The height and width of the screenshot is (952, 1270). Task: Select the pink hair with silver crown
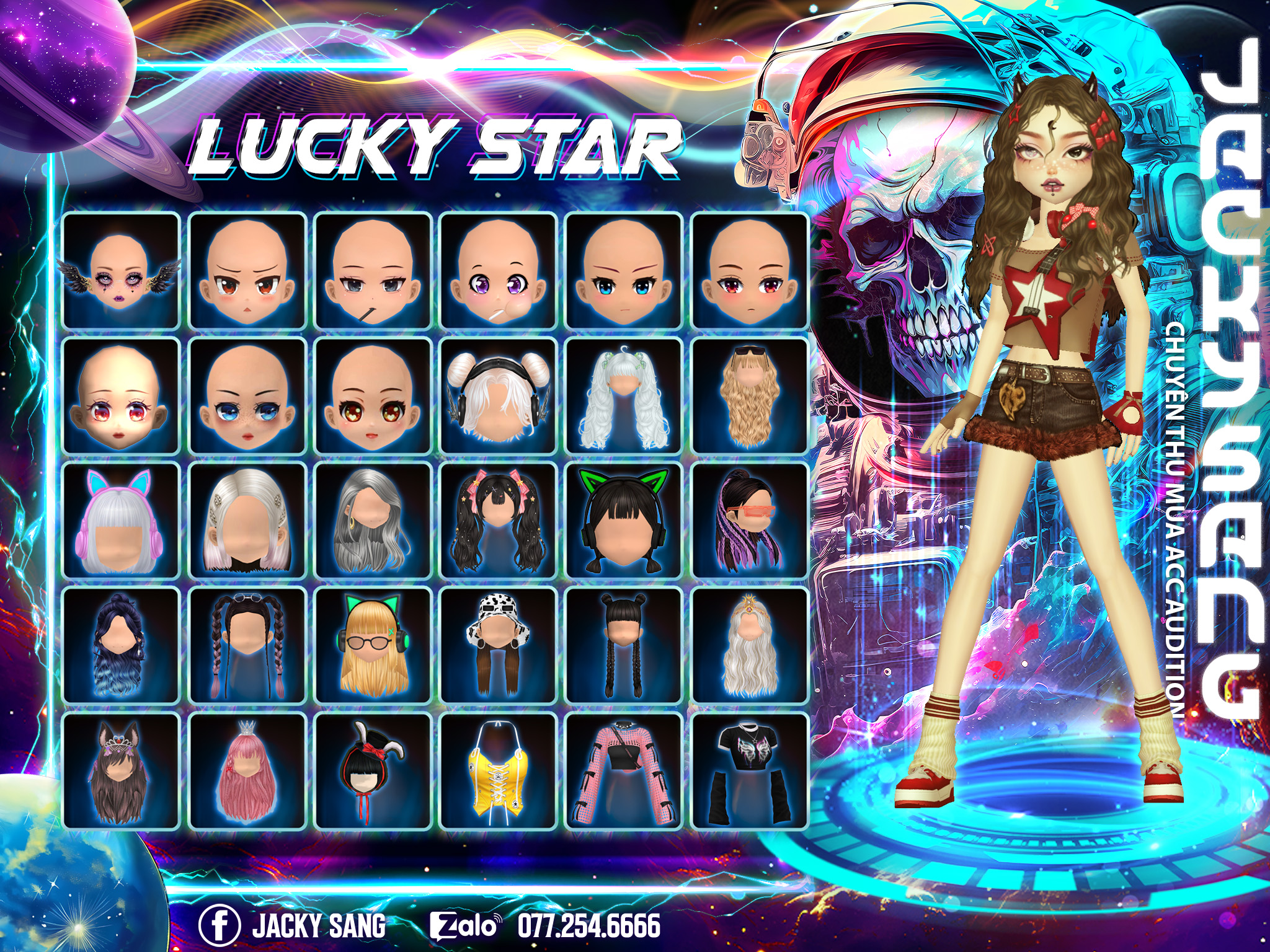tap(247, 770)
